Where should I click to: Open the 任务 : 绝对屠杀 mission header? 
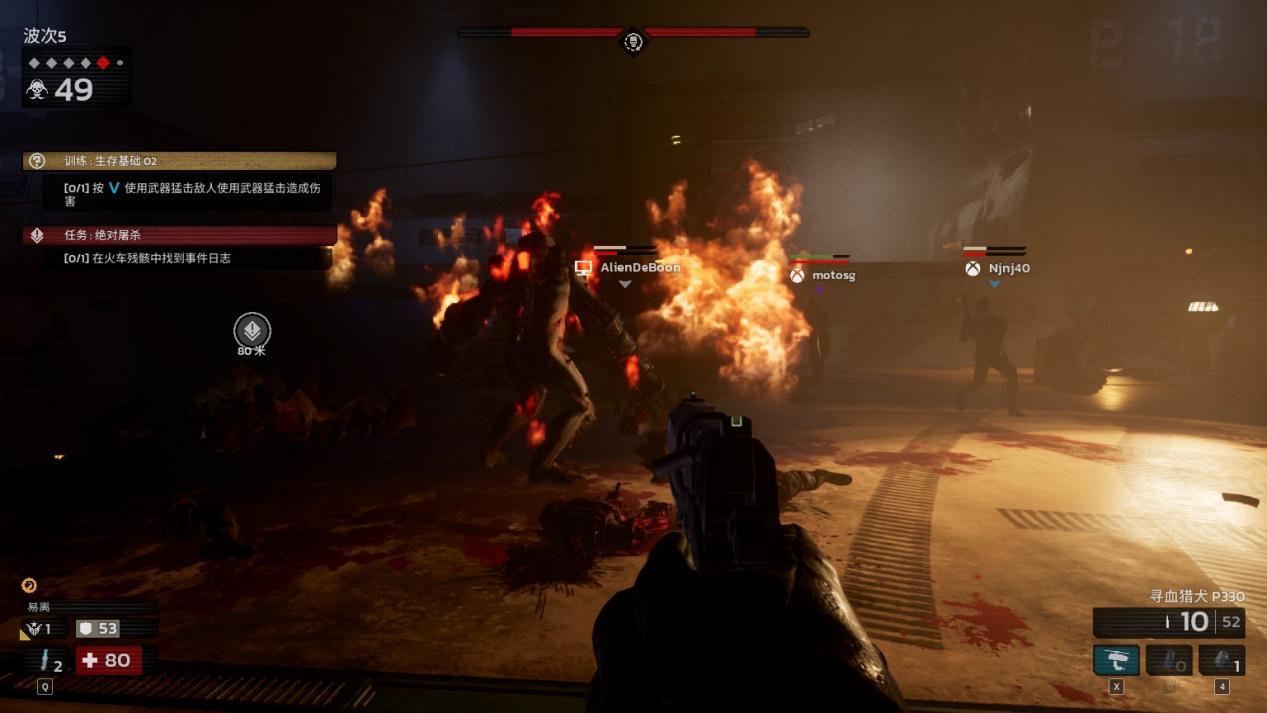point(180,235)
